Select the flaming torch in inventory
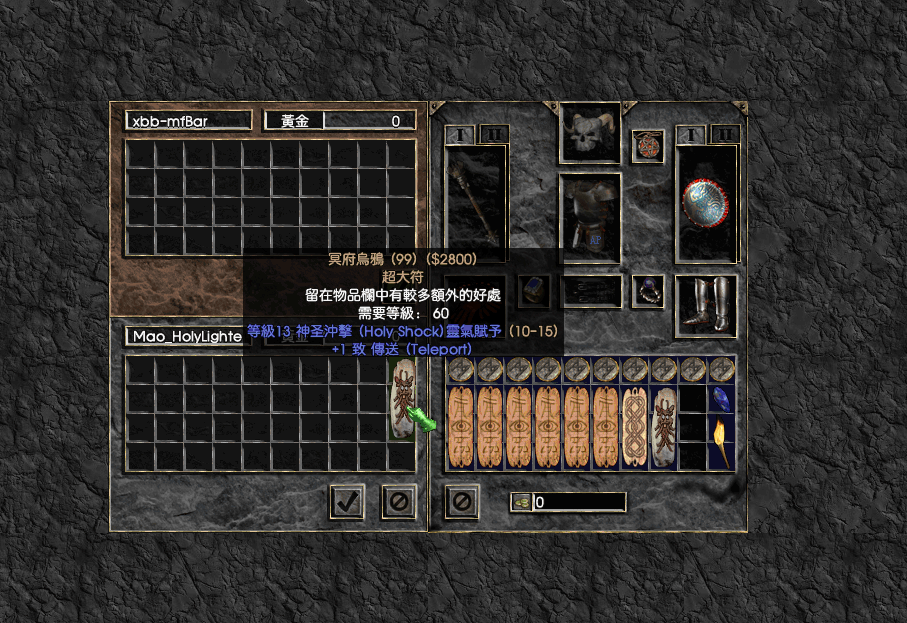Viewport: 907px width, 623px height. 722,441
